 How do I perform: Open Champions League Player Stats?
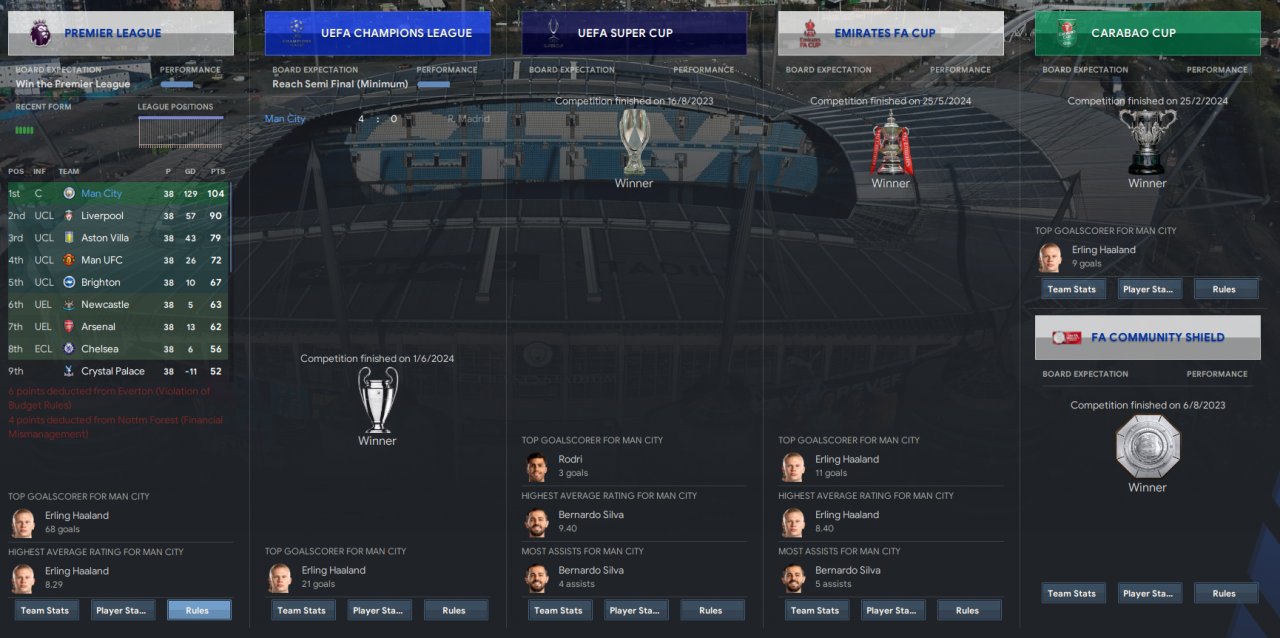click(379, 610)
